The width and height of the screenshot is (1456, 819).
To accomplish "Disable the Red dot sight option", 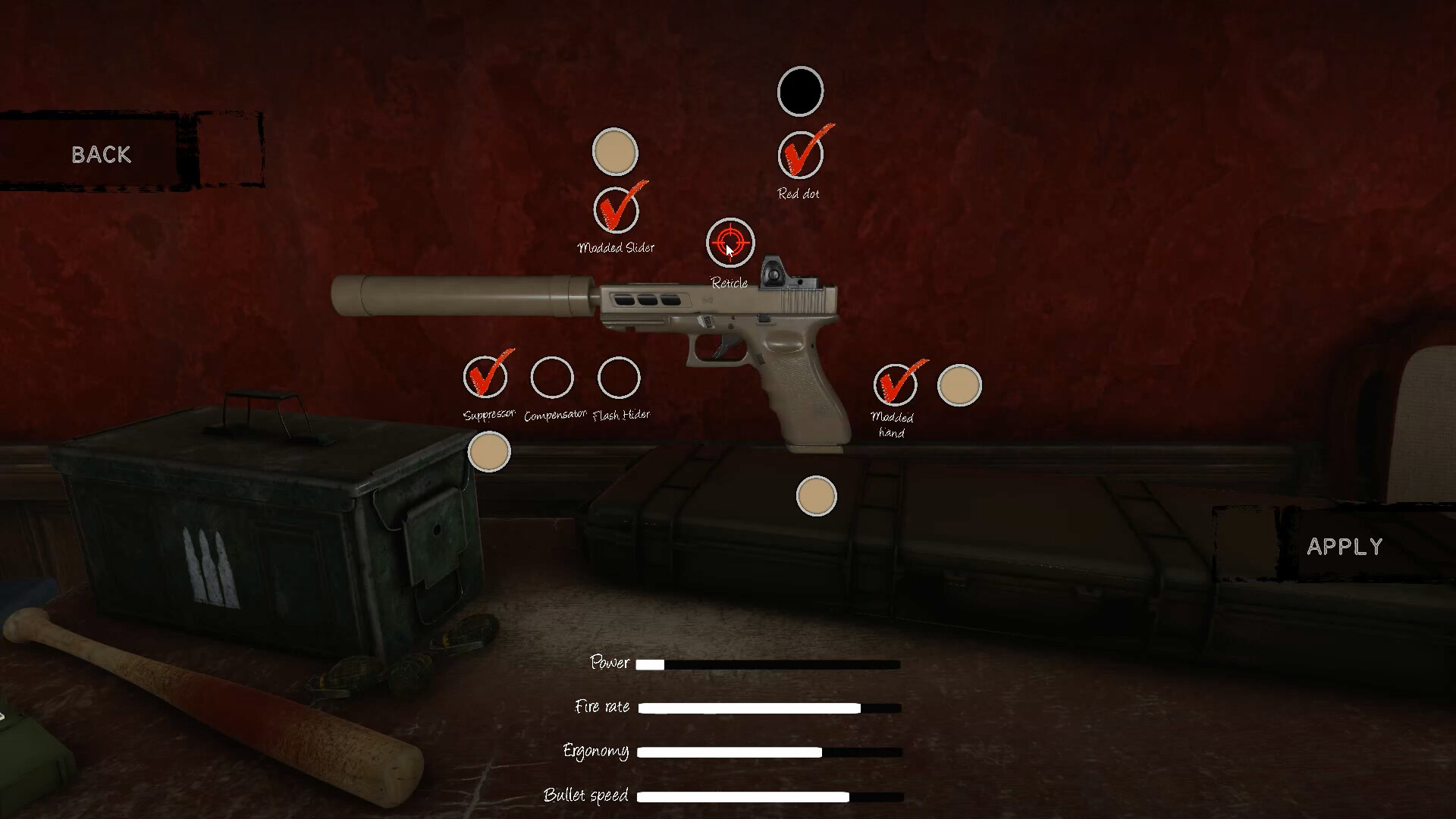I will (800, 155).
